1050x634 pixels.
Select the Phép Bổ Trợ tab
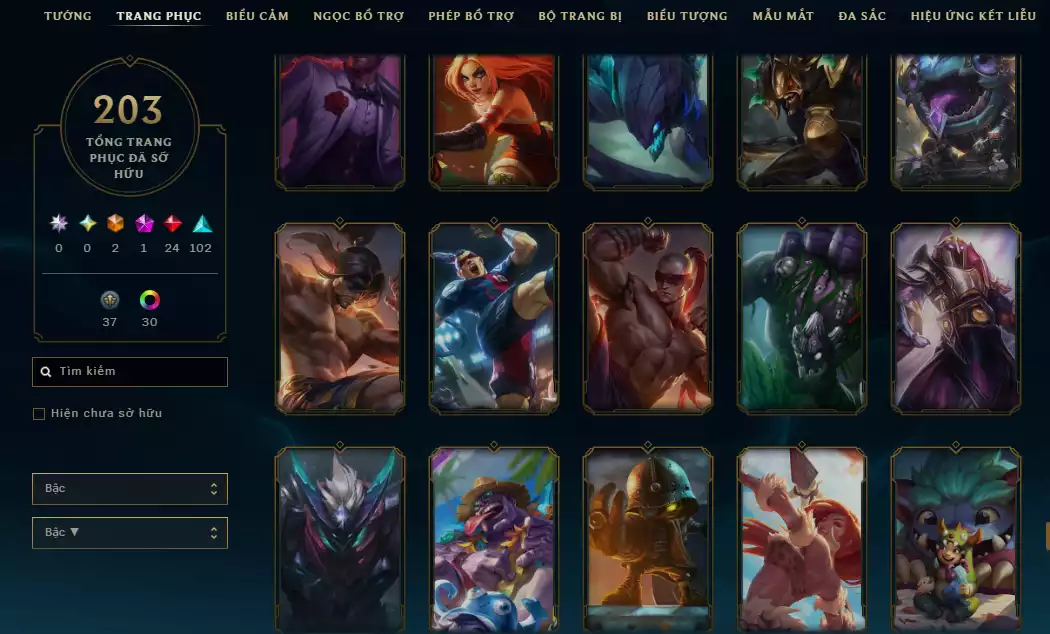point(471,16)
